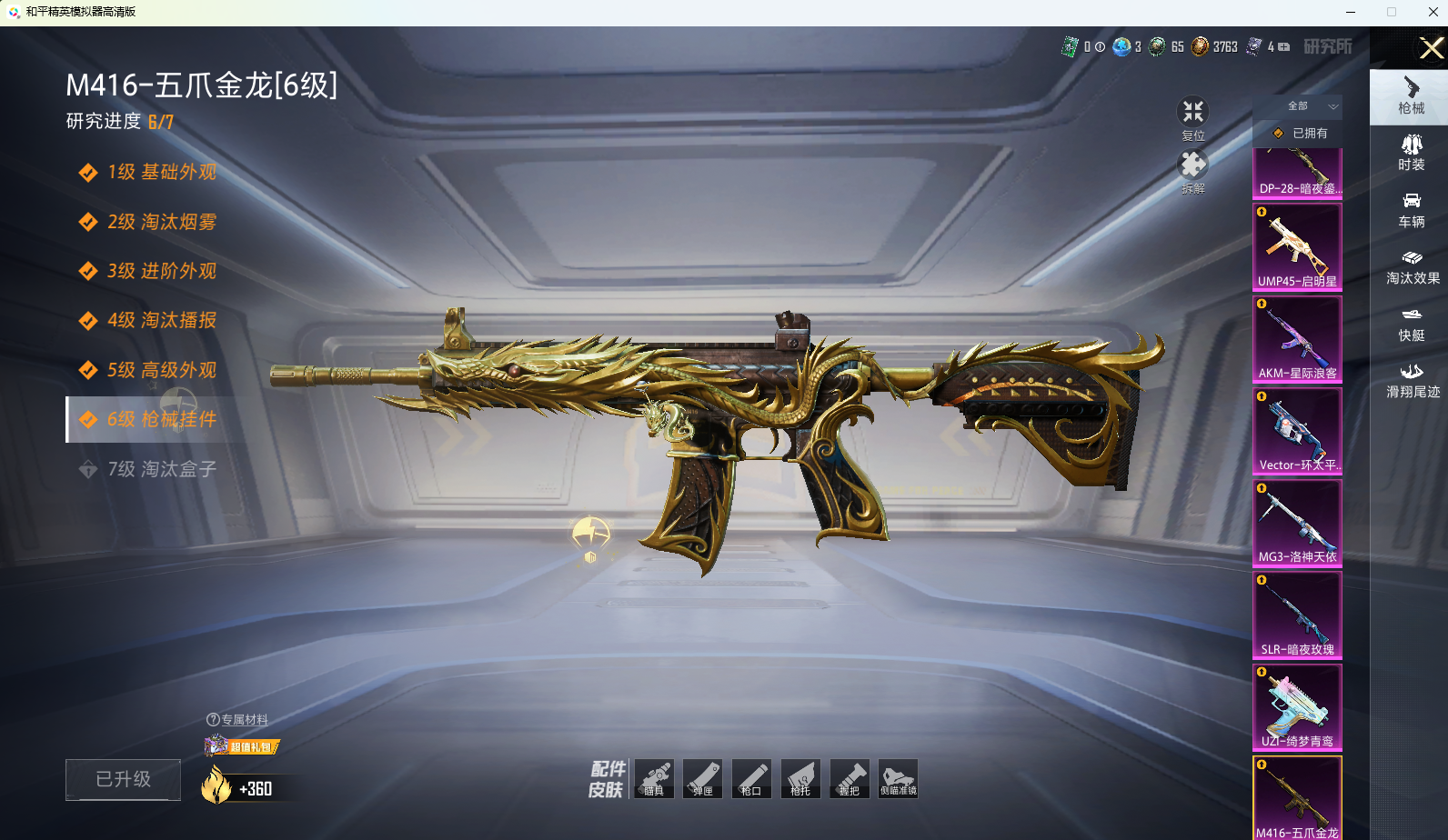Minimize the emulator window
1448x840 pixels.
pos(1351,12)
